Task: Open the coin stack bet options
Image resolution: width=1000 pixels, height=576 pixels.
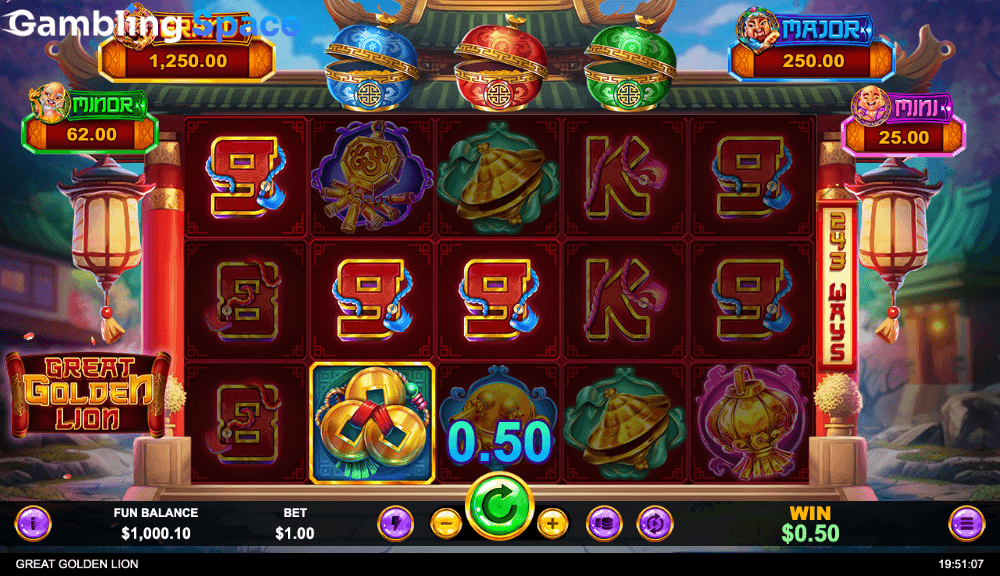Action: pyautogui.click(x=604, y=522)
